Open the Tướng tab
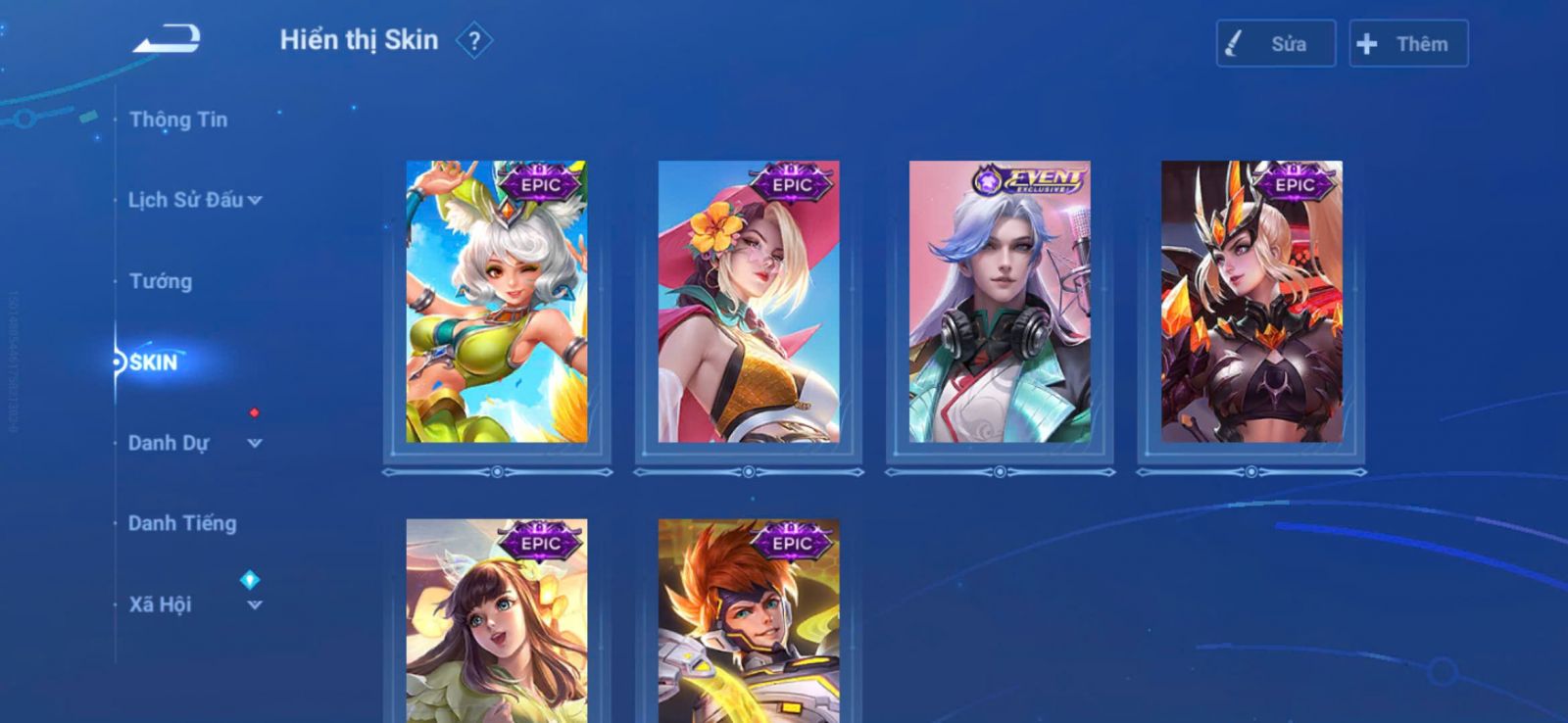This screenshot has height=723, width=1568. pos(161,281)
